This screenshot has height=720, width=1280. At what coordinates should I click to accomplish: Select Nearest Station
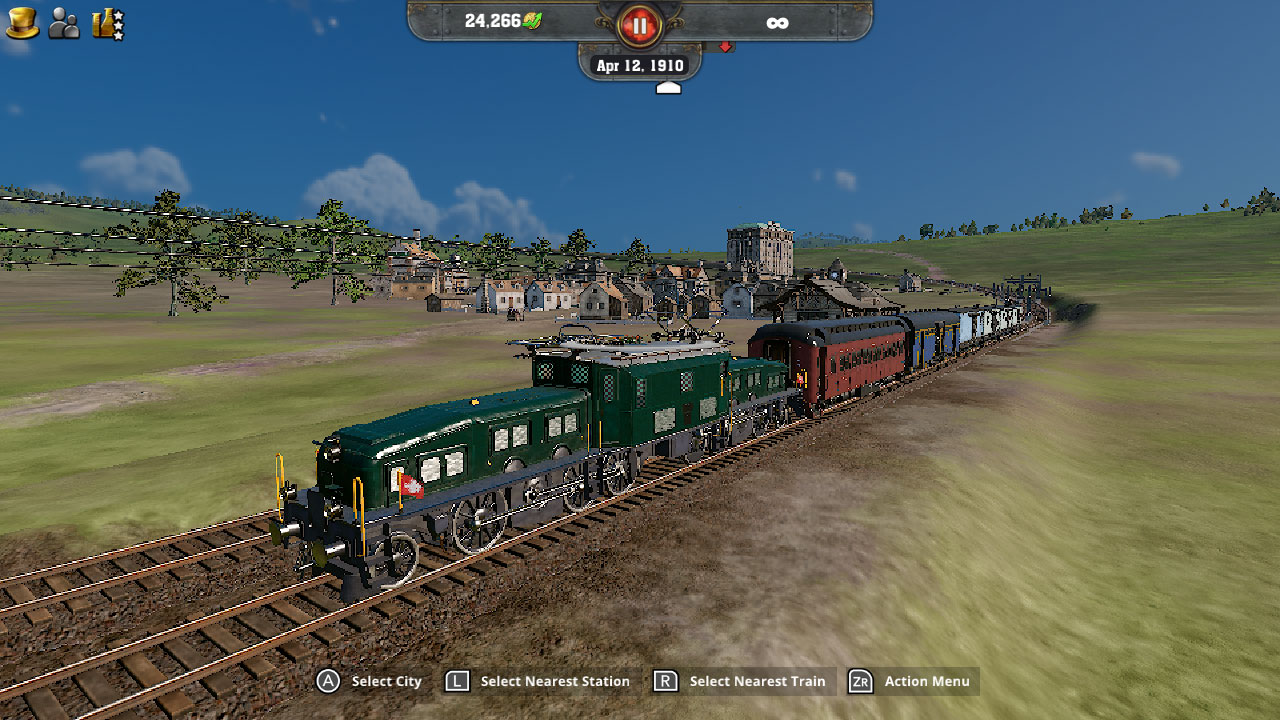554,681
